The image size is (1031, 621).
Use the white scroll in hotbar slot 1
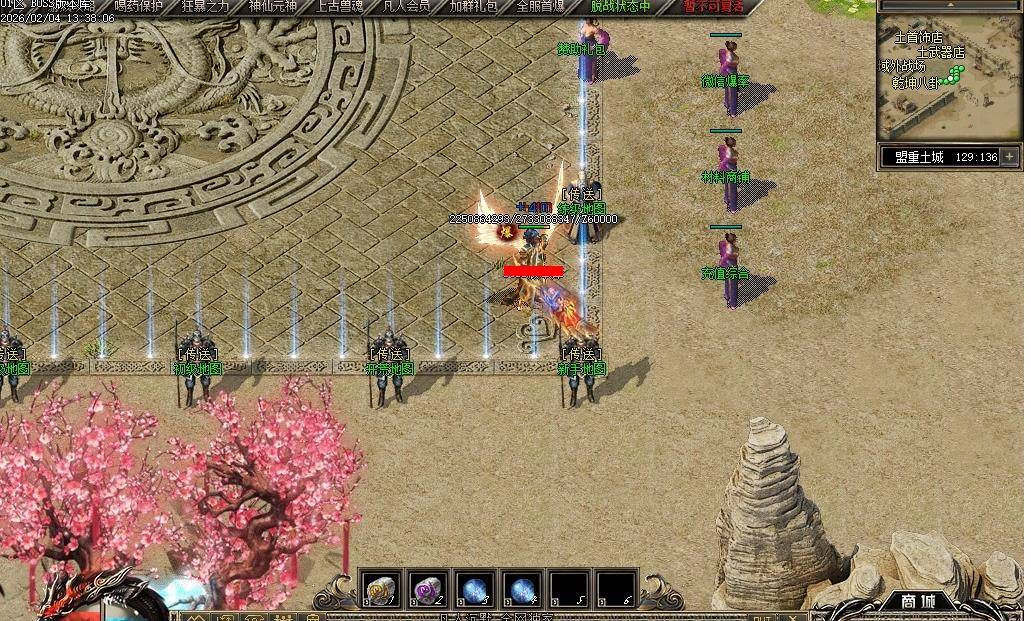[380, 590]
